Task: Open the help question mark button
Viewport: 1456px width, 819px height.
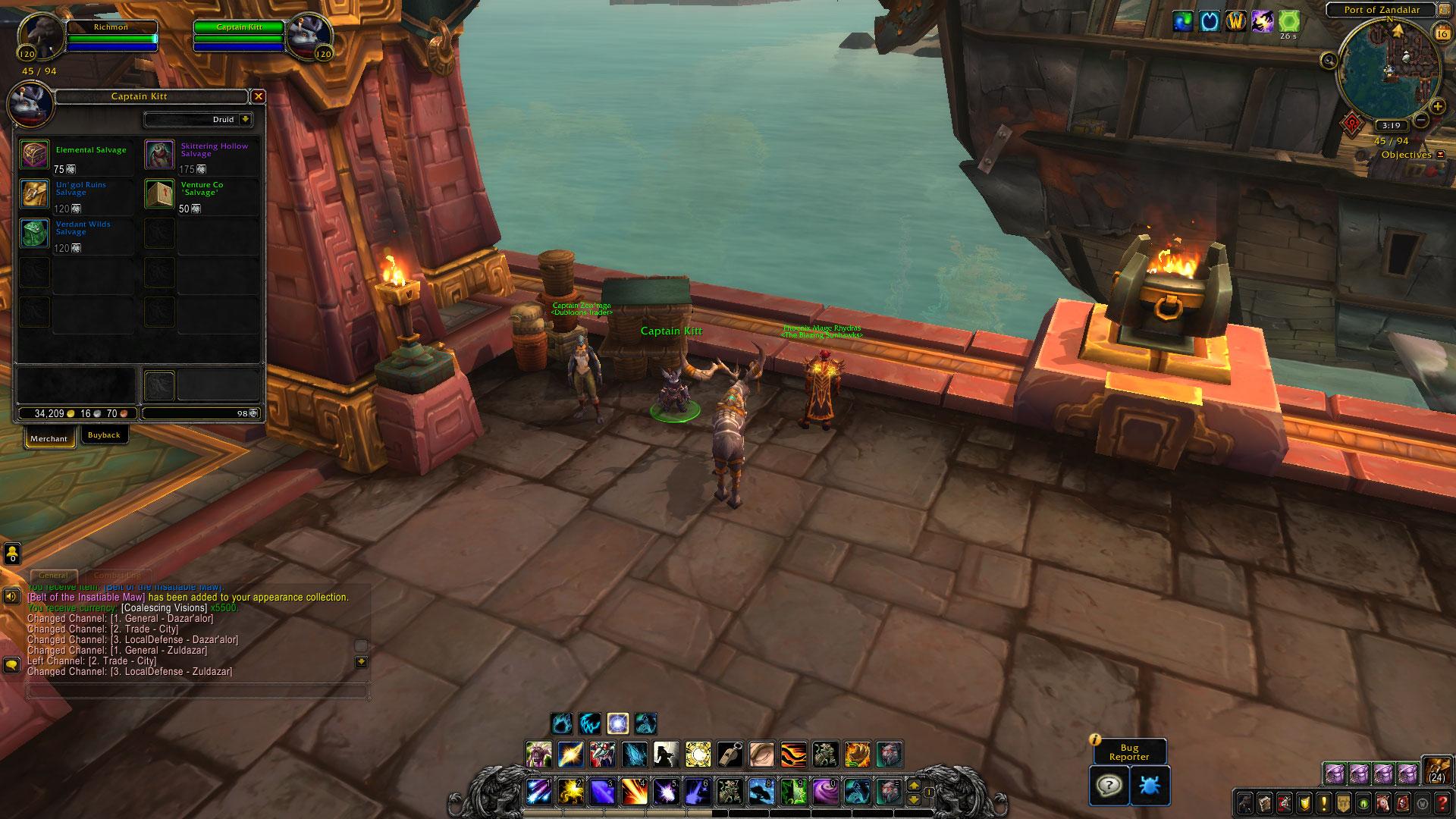Action: (x=1109, y=785)
